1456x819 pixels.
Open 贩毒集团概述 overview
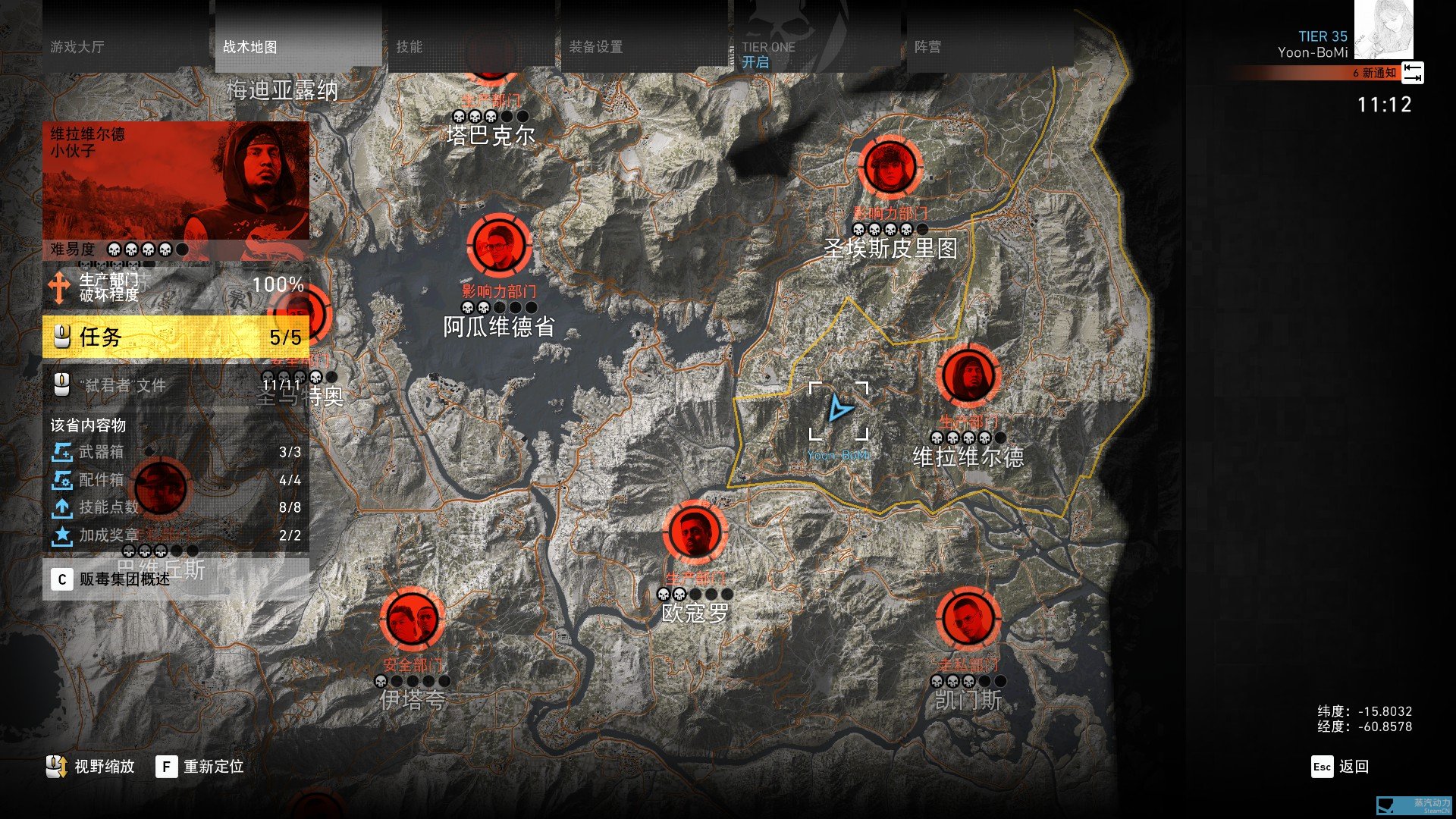pos(176,579)
